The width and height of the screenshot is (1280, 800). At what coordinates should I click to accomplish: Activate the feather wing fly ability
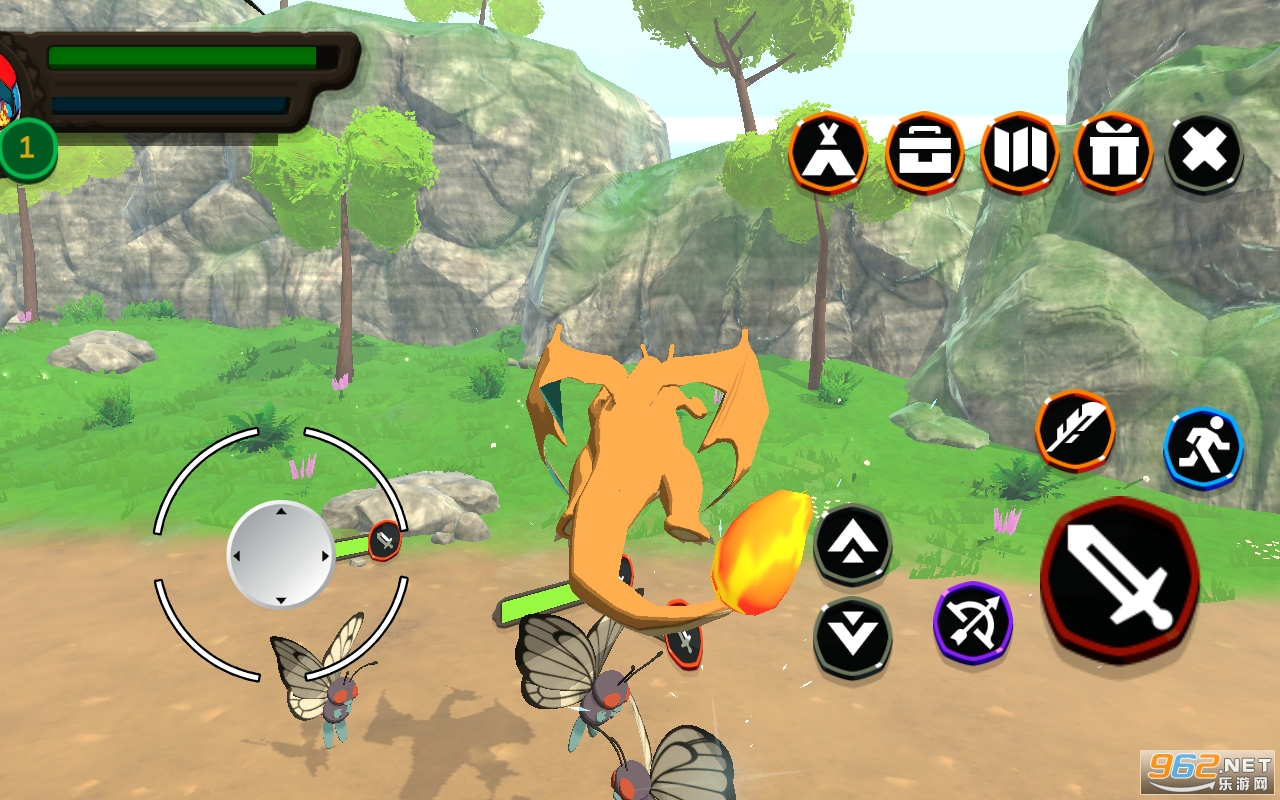coord(1075,430)
